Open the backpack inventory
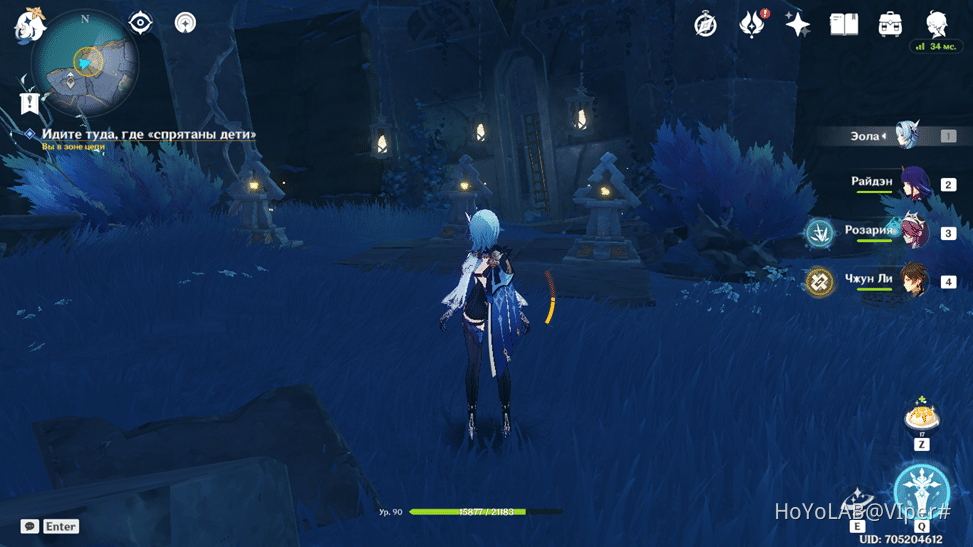Screen dimensions: 973x547 [890, 25]
